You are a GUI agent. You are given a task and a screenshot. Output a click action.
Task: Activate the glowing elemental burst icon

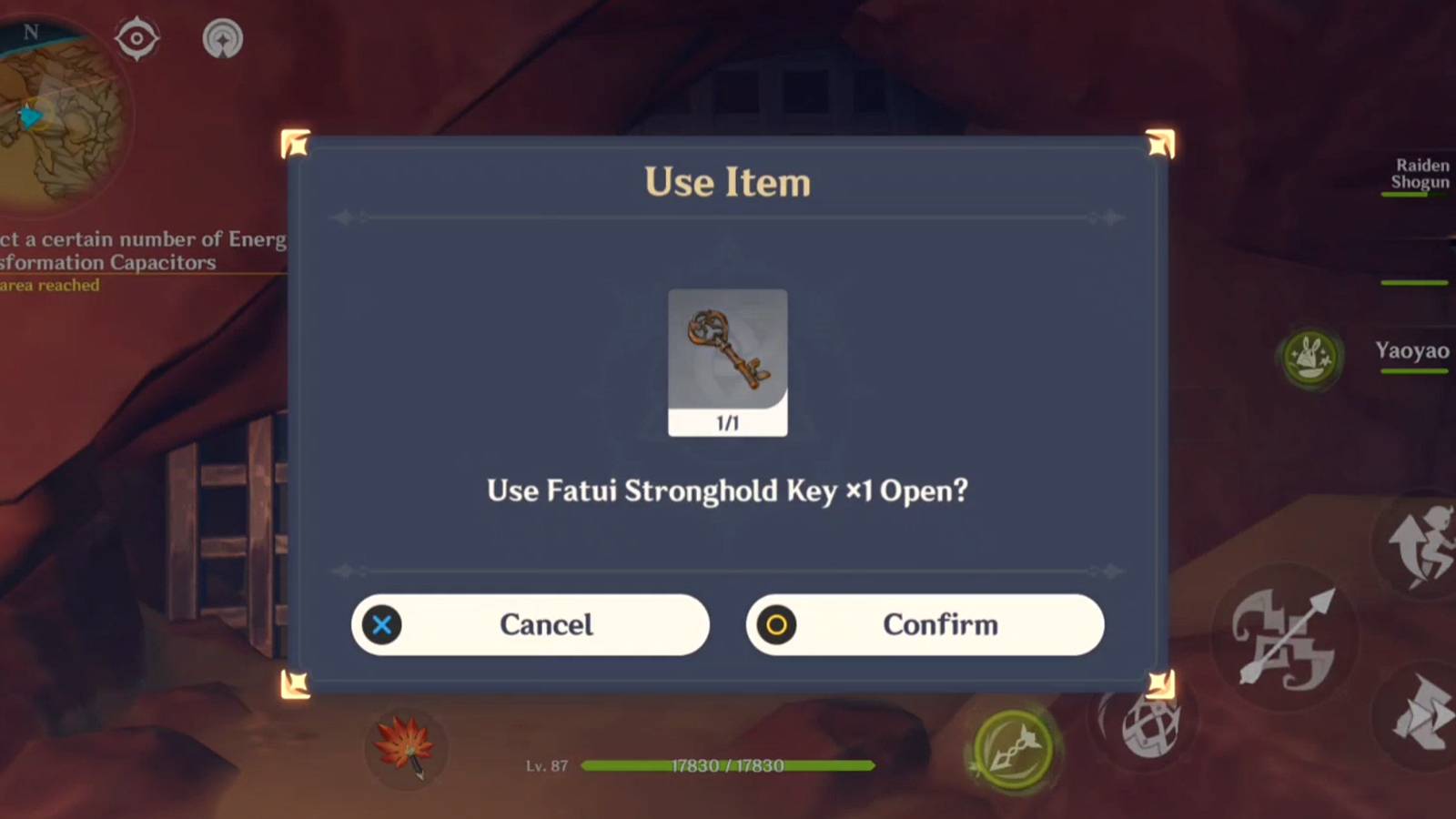pyautogui.click(x=1013, y=751)
